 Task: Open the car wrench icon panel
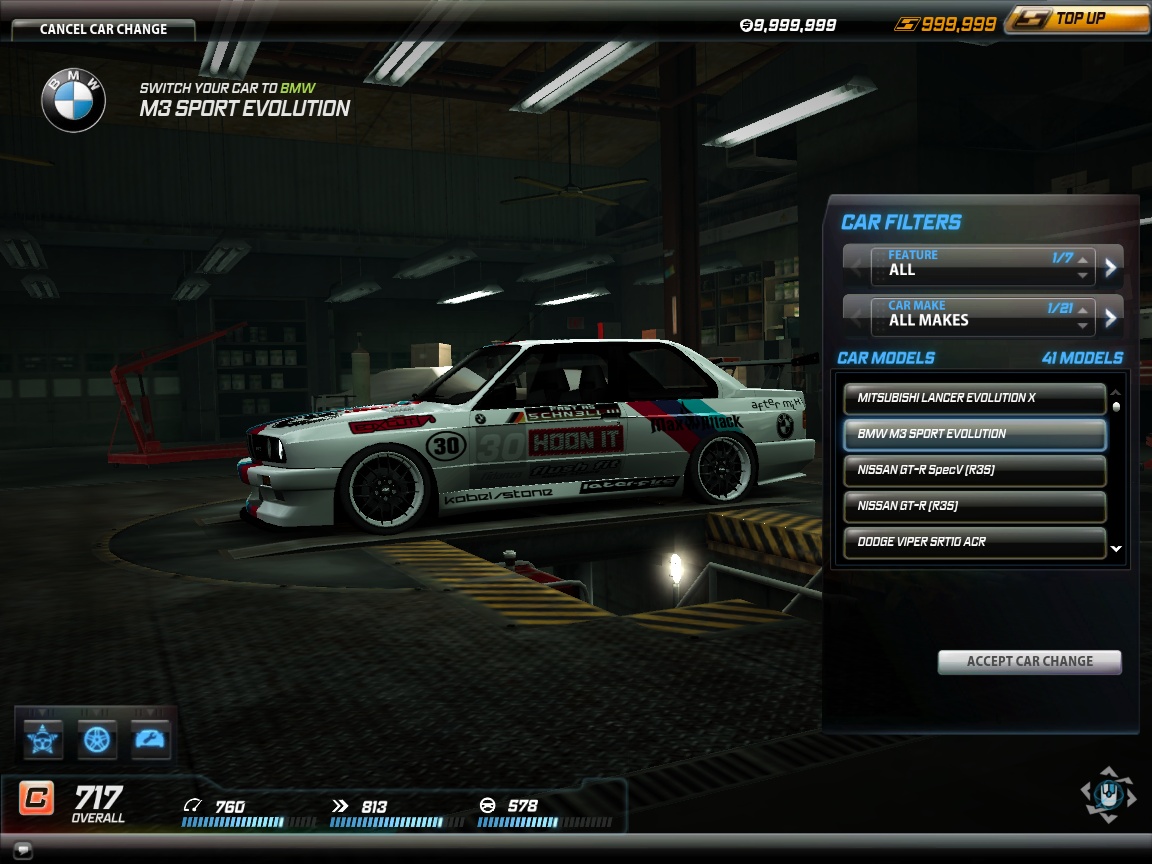tap(150, 739)
